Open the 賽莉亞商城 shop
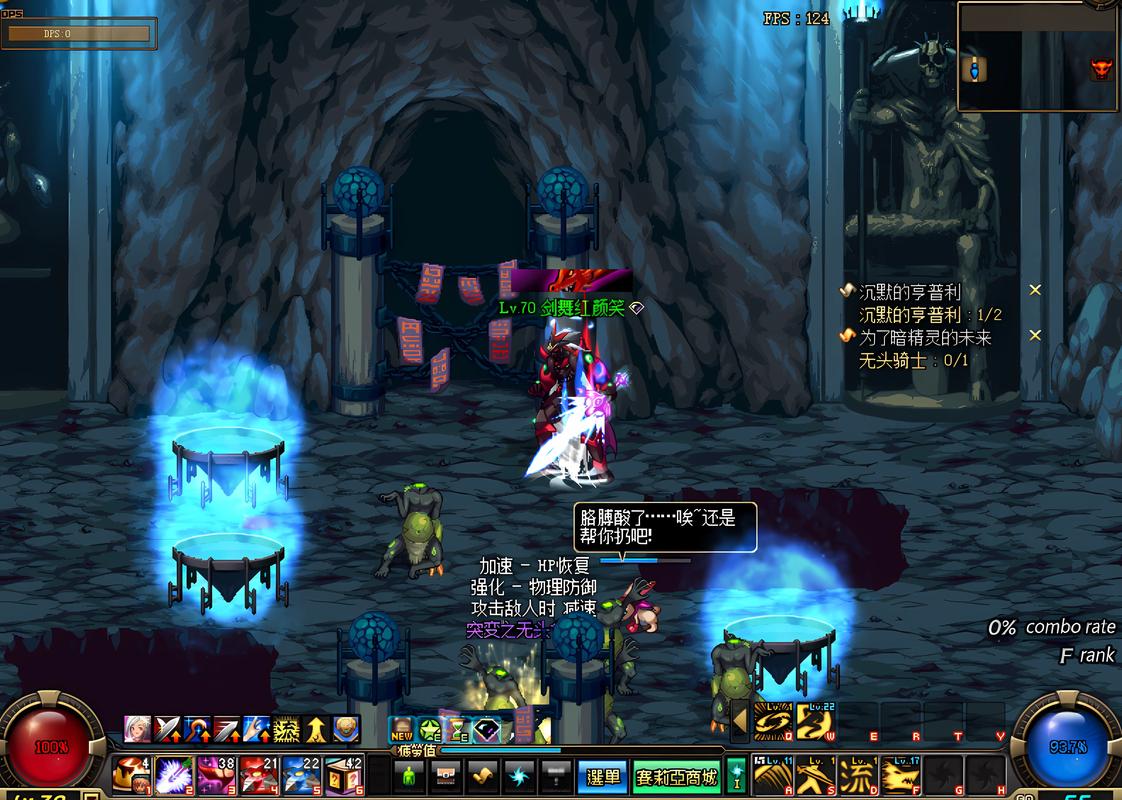 pos(677,777)
